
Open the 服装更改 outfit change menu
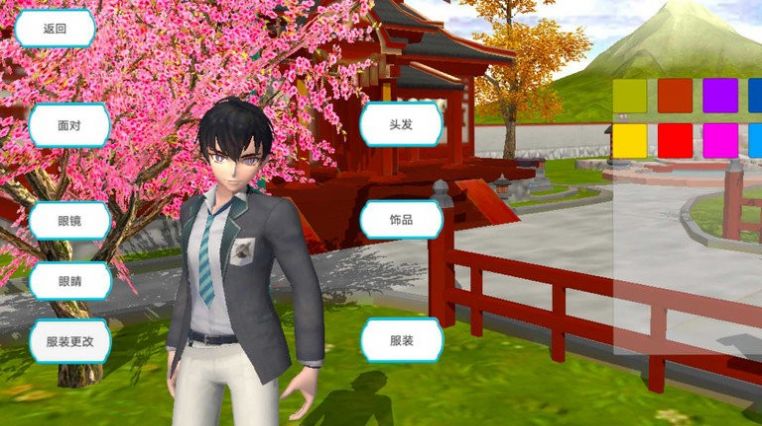[69, 341]
